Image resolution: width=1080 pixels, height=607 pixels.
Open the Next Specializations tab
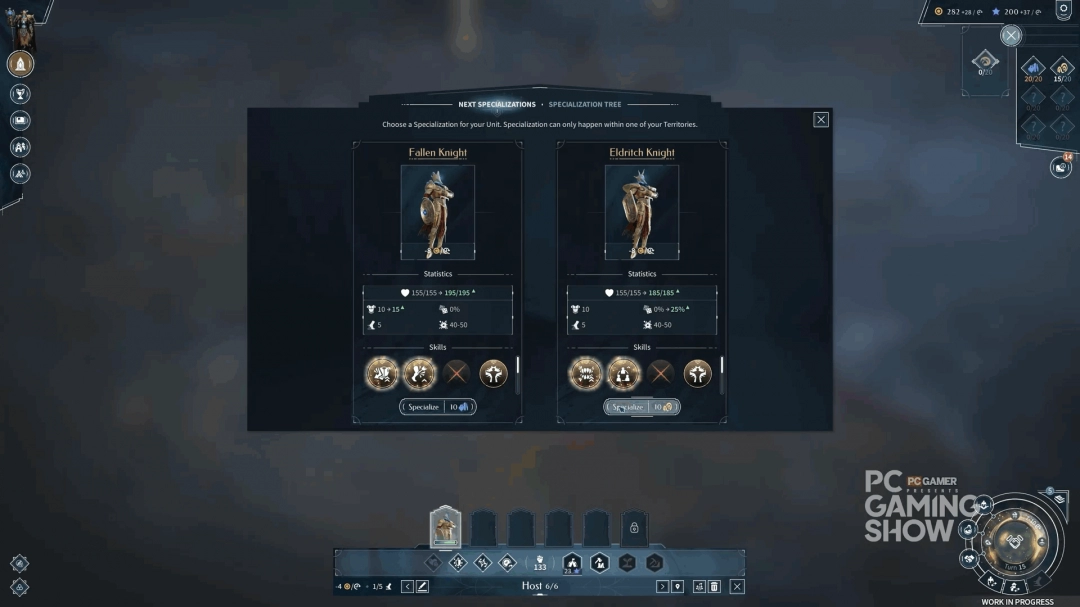tap(497, 104)
